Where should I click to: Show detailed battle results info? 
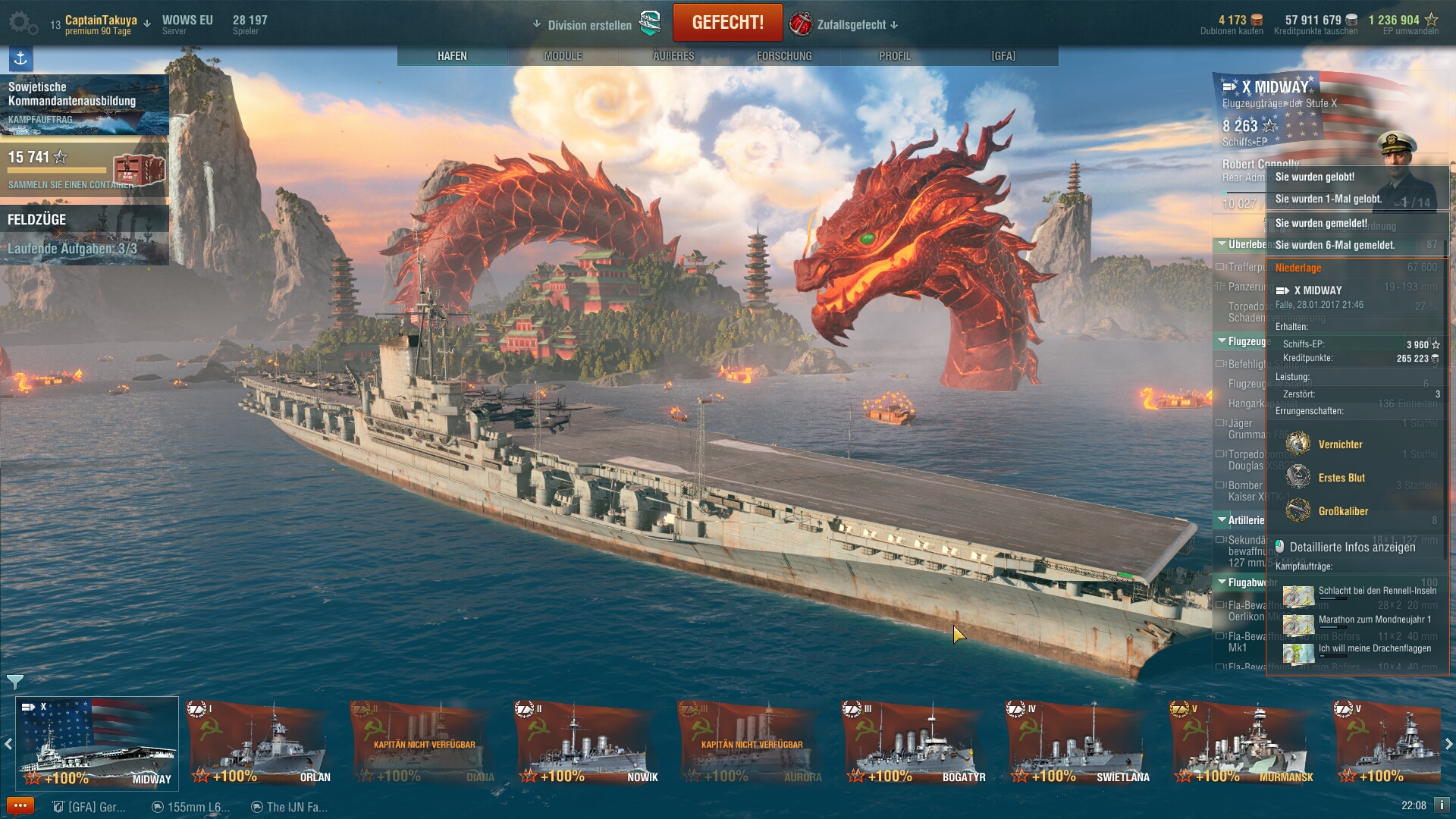click(1351, 548)
